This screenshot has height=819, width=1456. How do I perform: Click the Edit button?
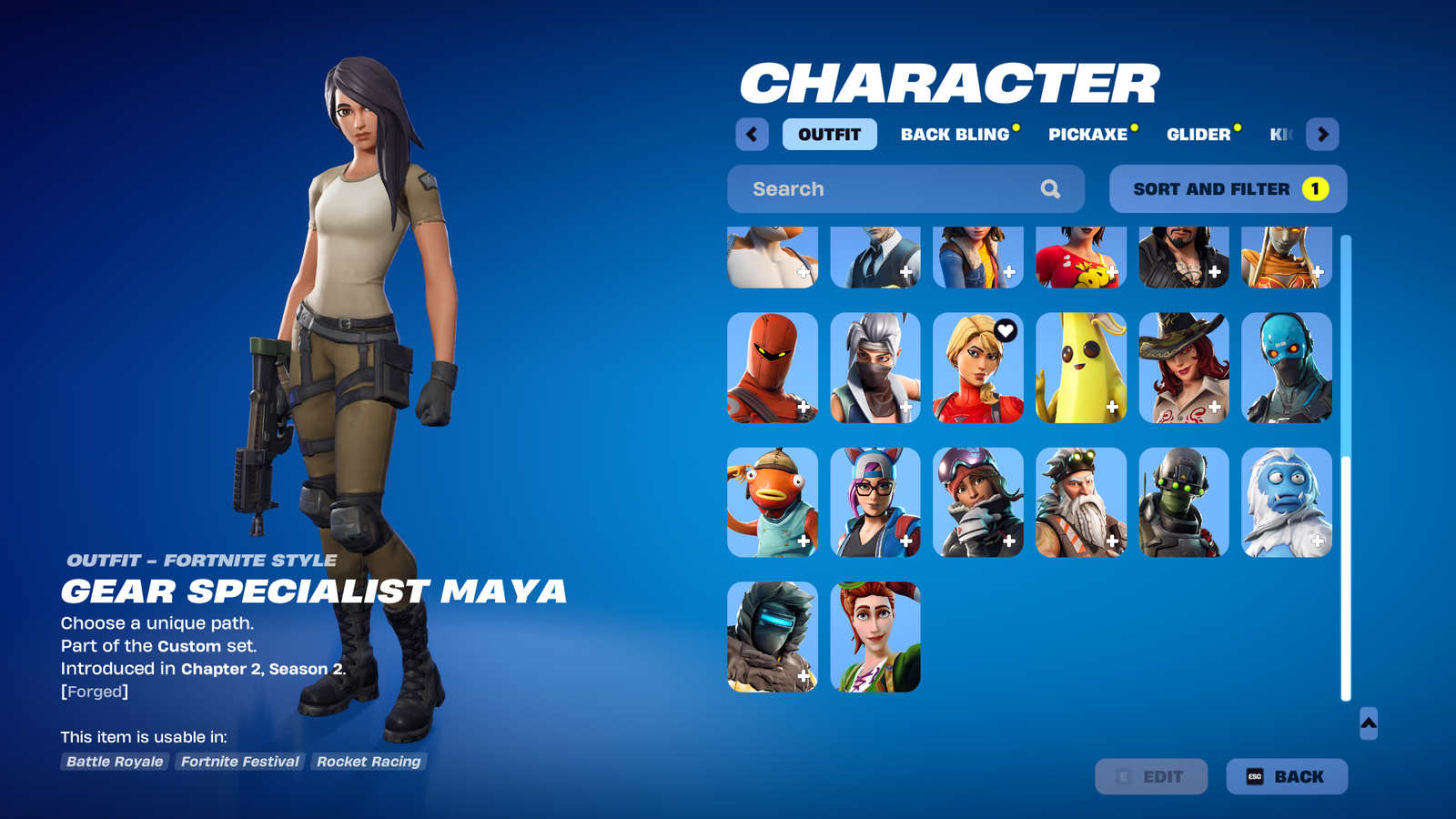coord(1151,776)
